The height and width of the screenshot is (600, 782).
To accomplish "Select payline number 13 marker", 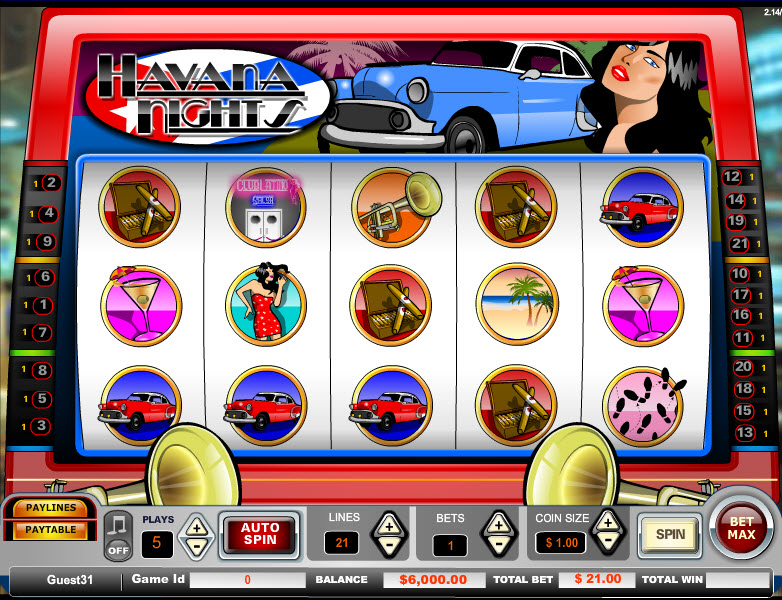I will pyautogui.click(x=744, y=433).
